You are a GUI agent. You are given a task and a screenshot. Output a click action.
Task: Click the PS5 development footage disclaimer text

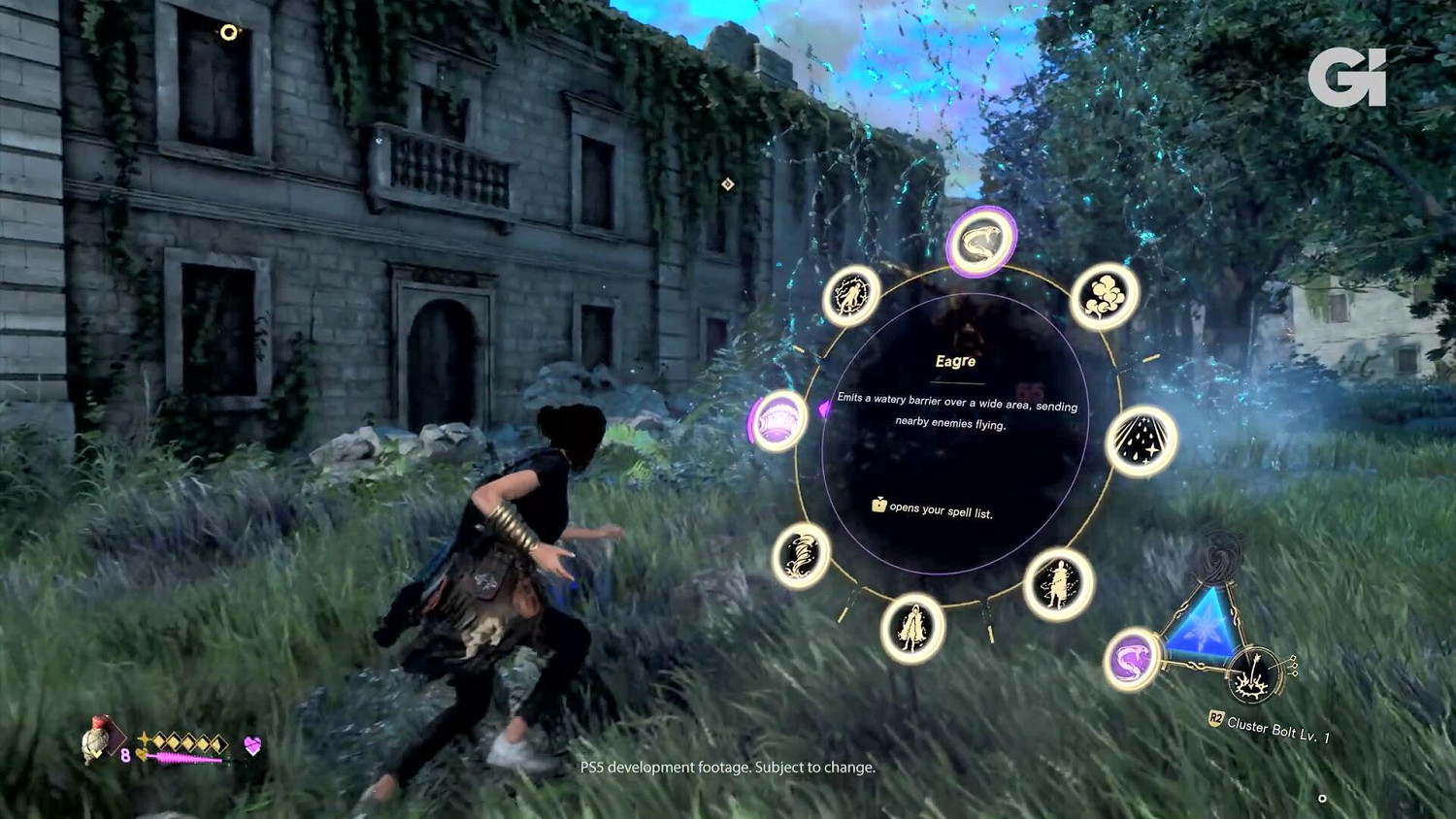728,767
